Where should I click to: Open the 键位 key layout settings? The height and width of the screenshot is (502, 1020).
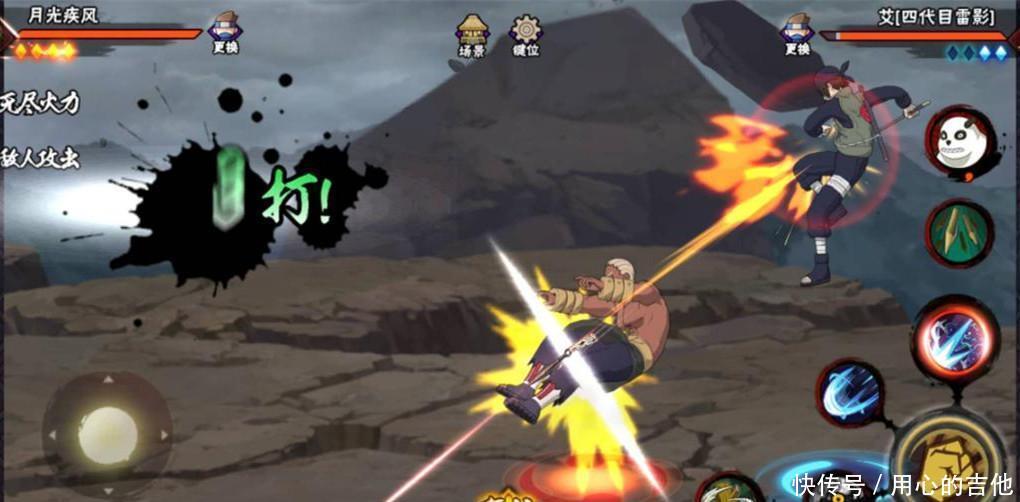tap(526, 35)
